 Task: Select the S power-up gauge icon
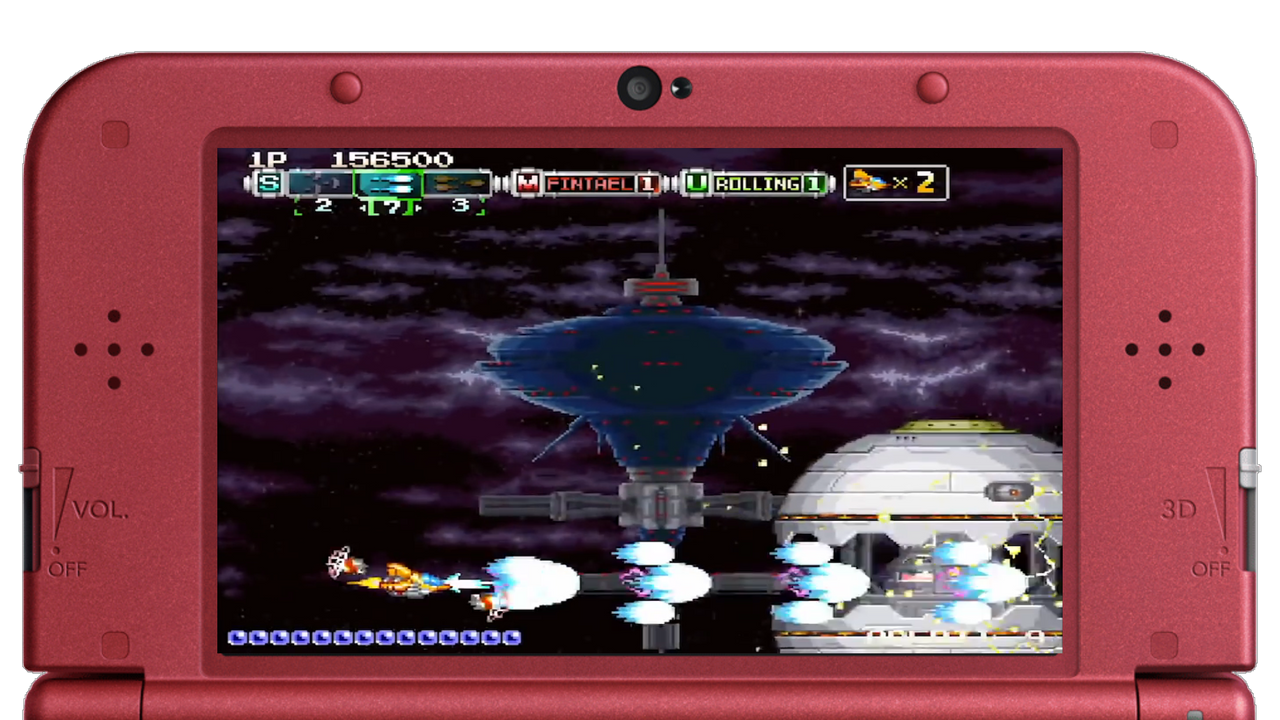point(269,183)
